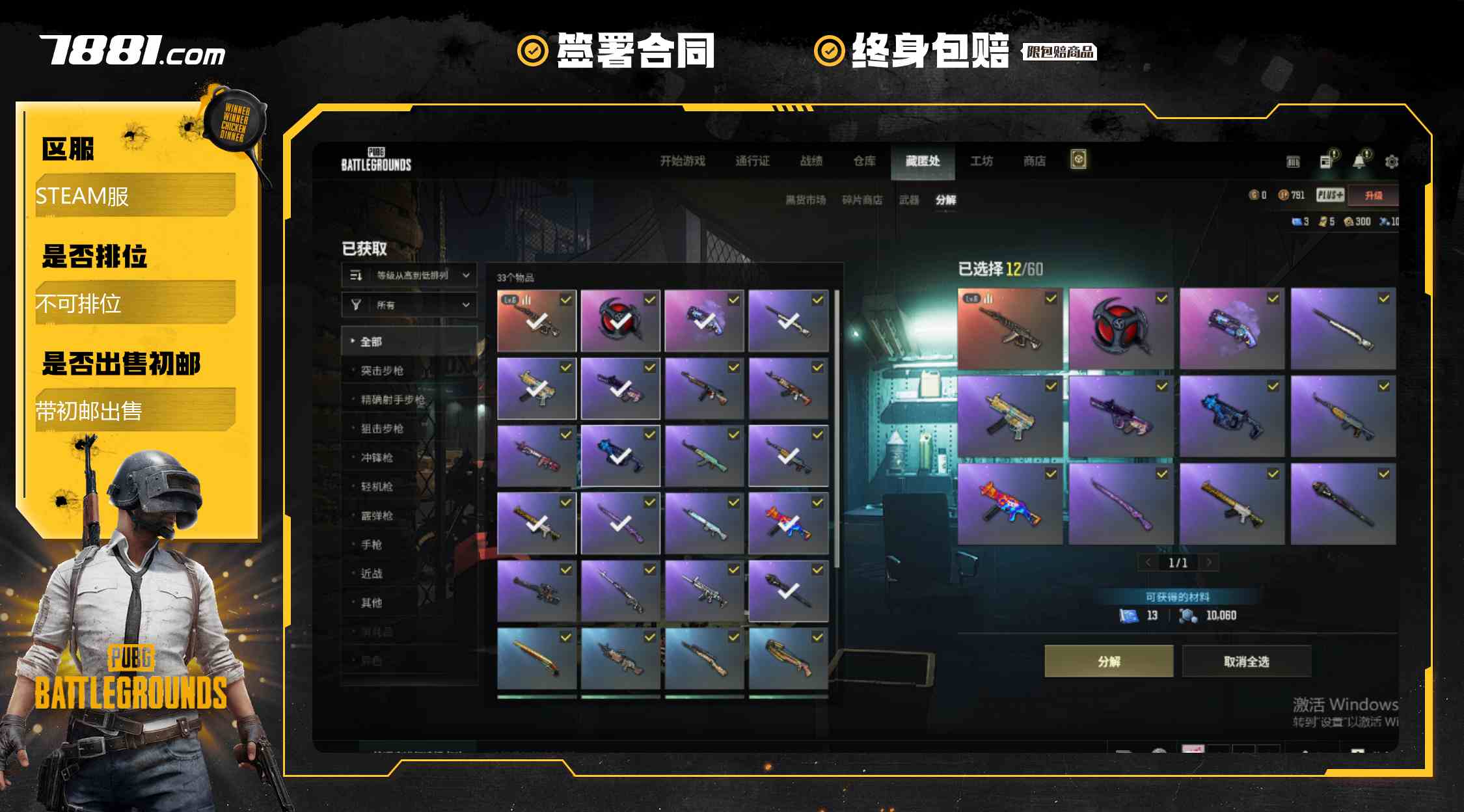The height and width of the screenshot is (812, 1464).
Task: Go to the 仓库 inventory tab
Action: (x=865, y=161)
